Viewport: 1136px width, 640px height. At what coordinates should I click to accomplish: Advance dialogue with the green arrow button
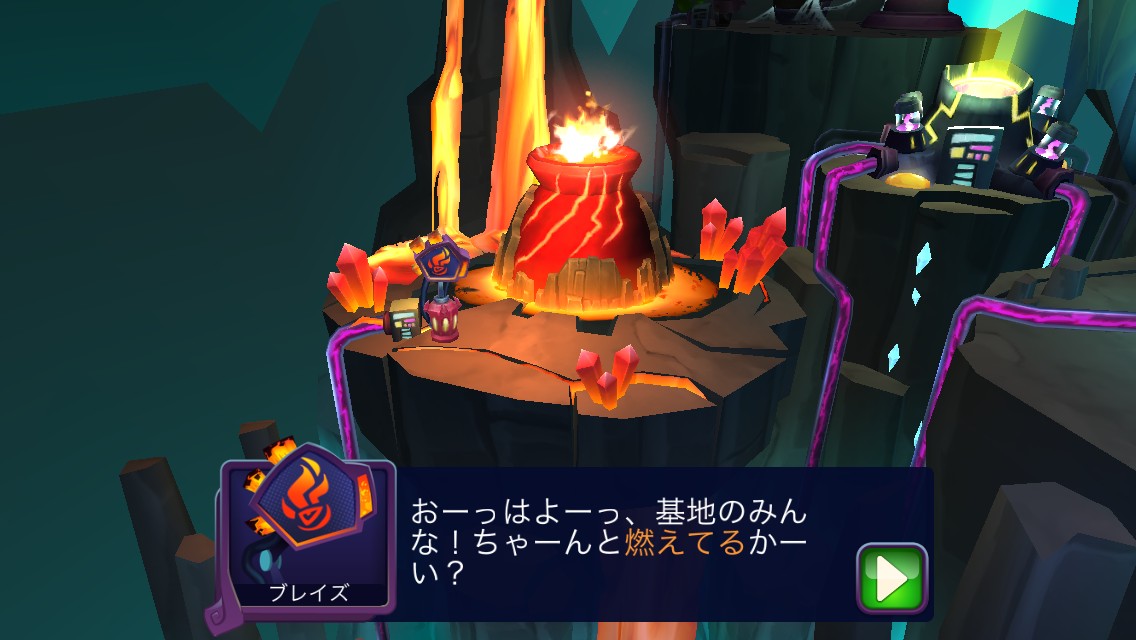click(x=891, y=577)
